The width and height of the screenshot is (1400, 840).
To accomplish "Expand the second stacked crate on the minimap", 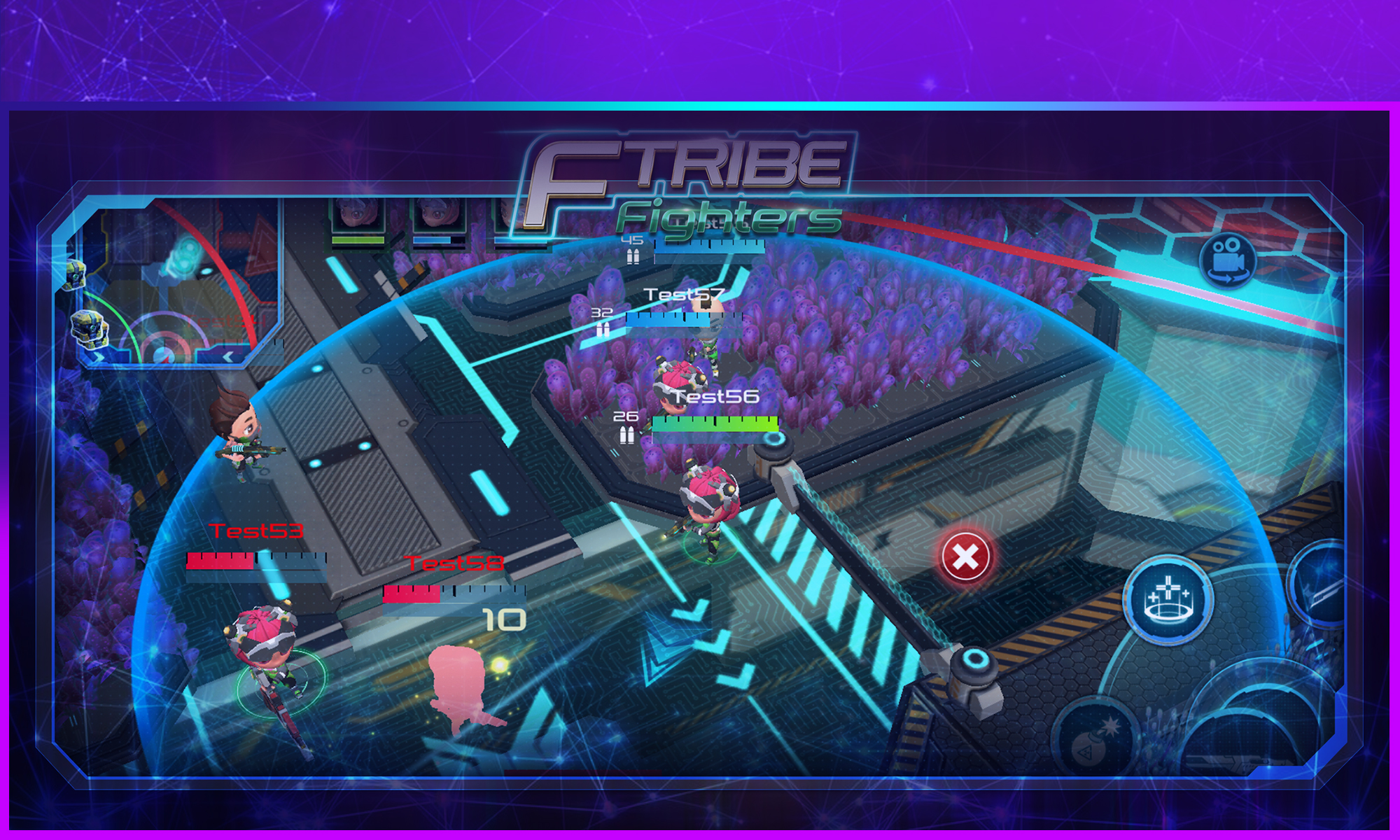I will 91,329.
